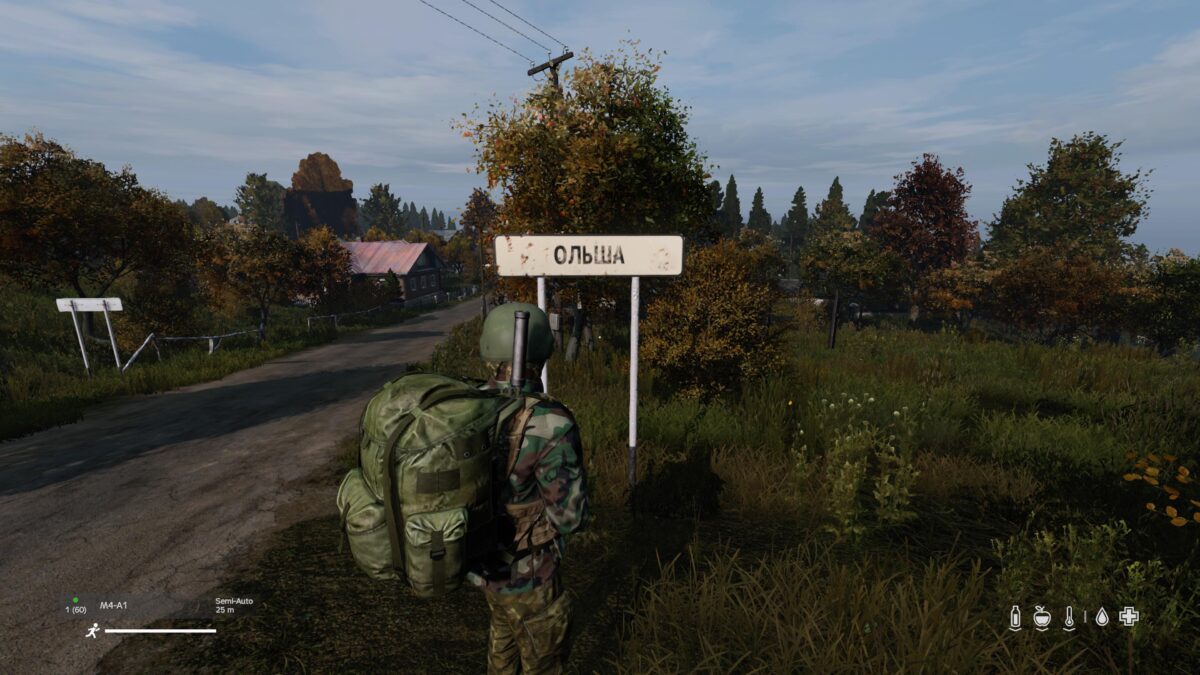
Task: Click the M4-A1 weapon label
Action: pos(113,604)
